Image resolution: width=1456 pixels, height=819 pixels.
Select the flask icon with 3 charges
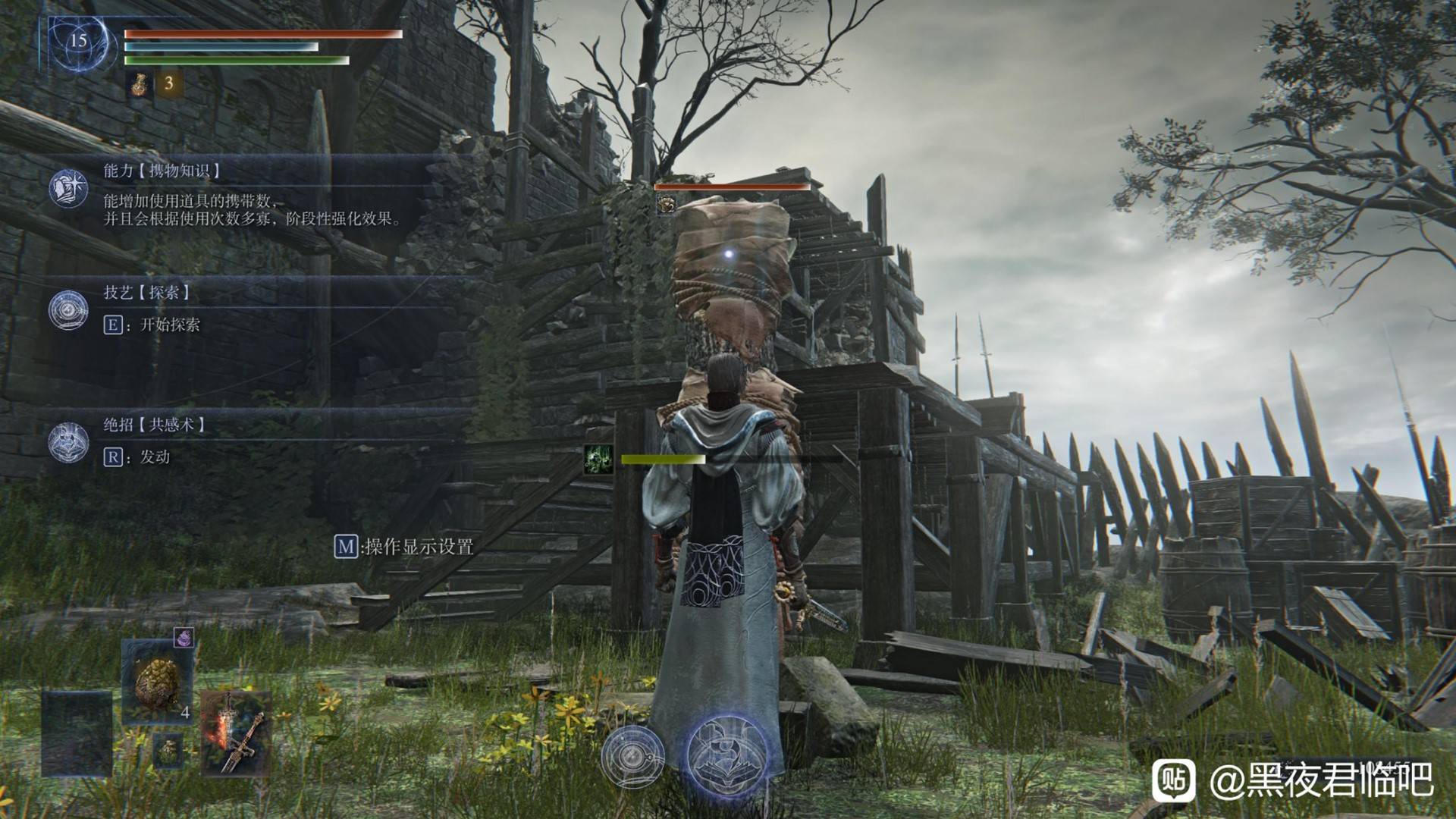[140, 83]
